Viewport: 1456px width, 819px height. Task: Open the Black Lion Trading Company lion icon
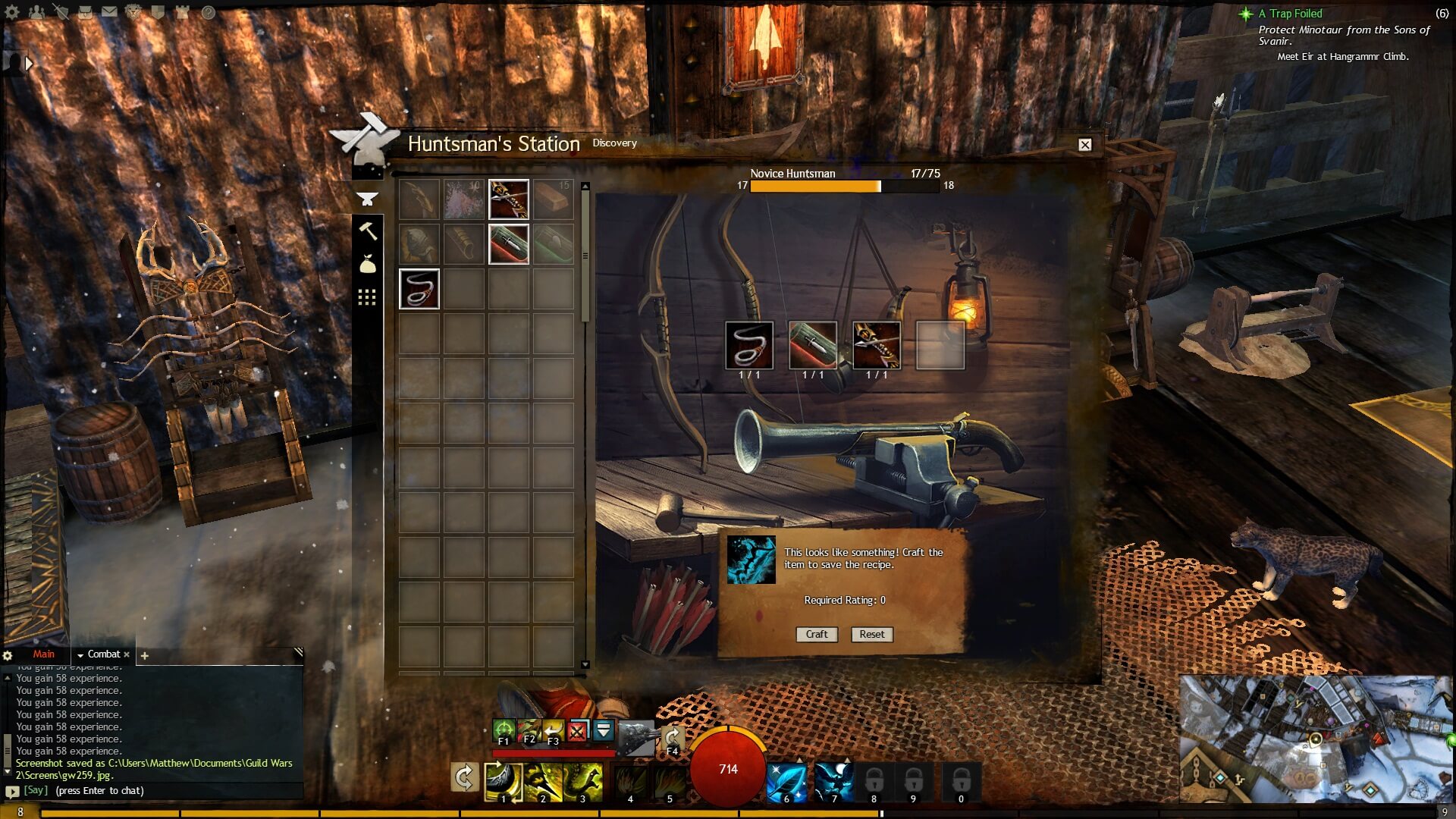(133, 12)
